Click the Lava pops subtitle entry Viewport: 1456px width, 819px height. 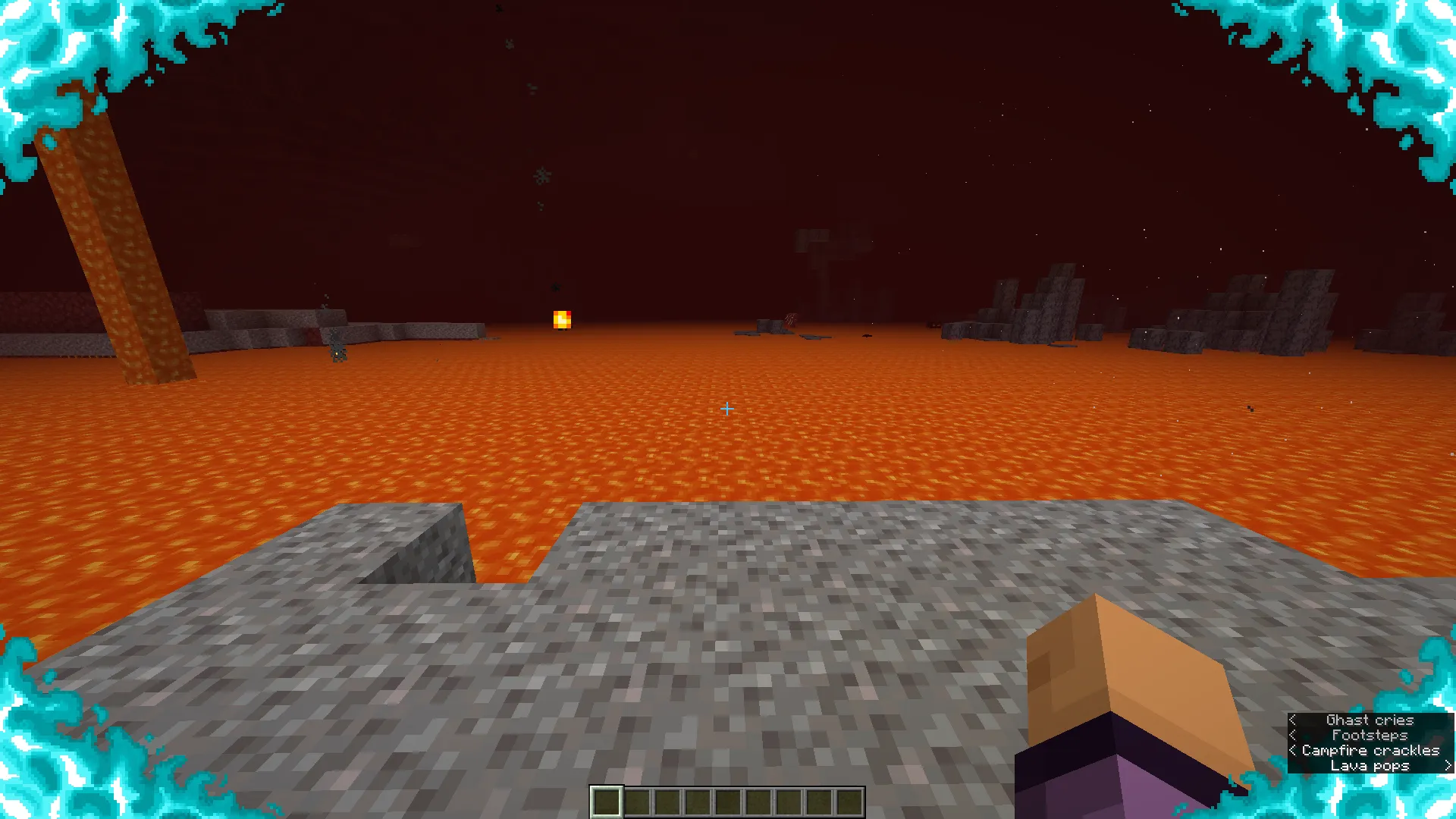coord(1370,765)
